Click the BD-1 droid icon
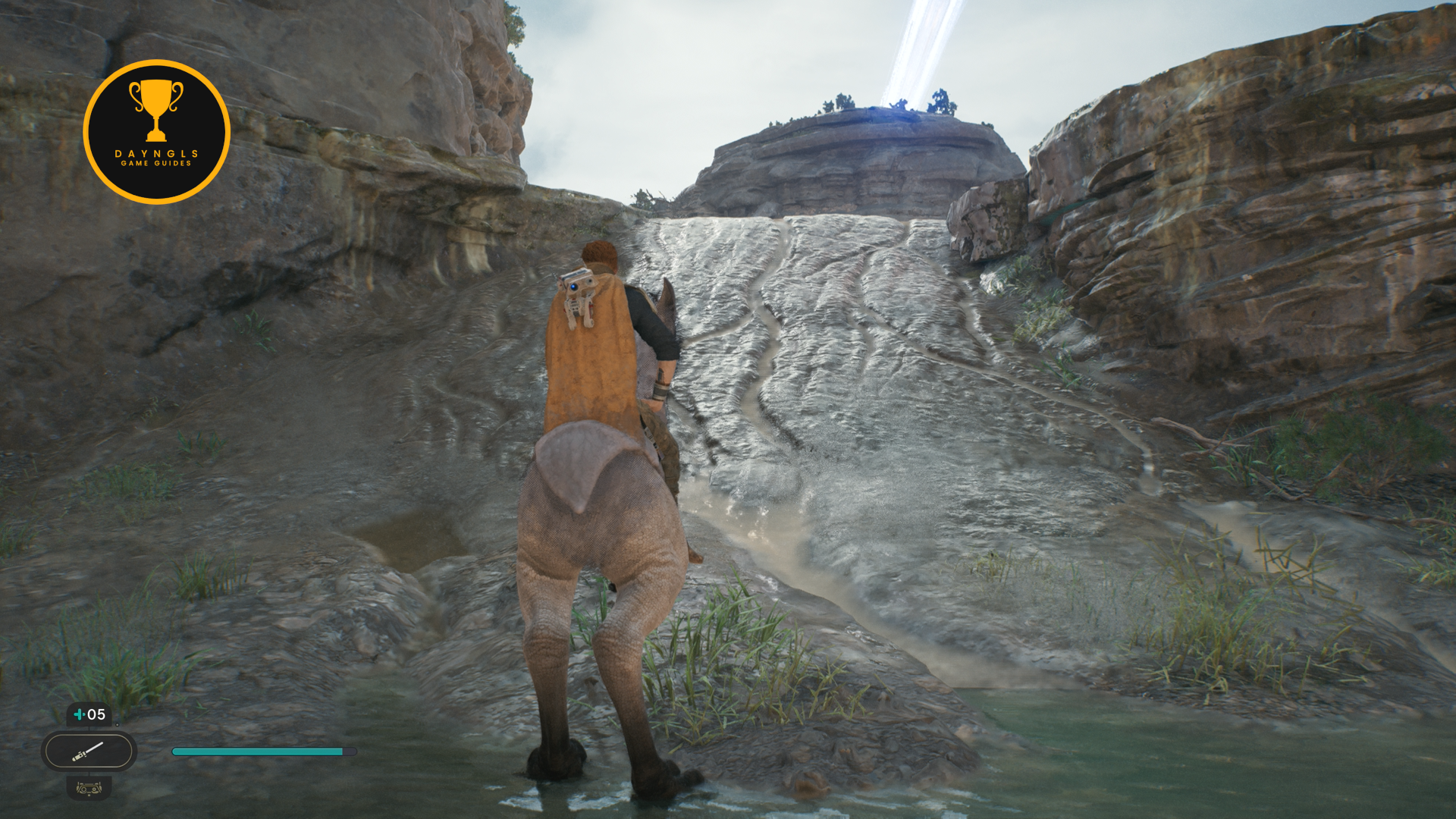This screenshot has height=819, width=1456. point(89,789)
